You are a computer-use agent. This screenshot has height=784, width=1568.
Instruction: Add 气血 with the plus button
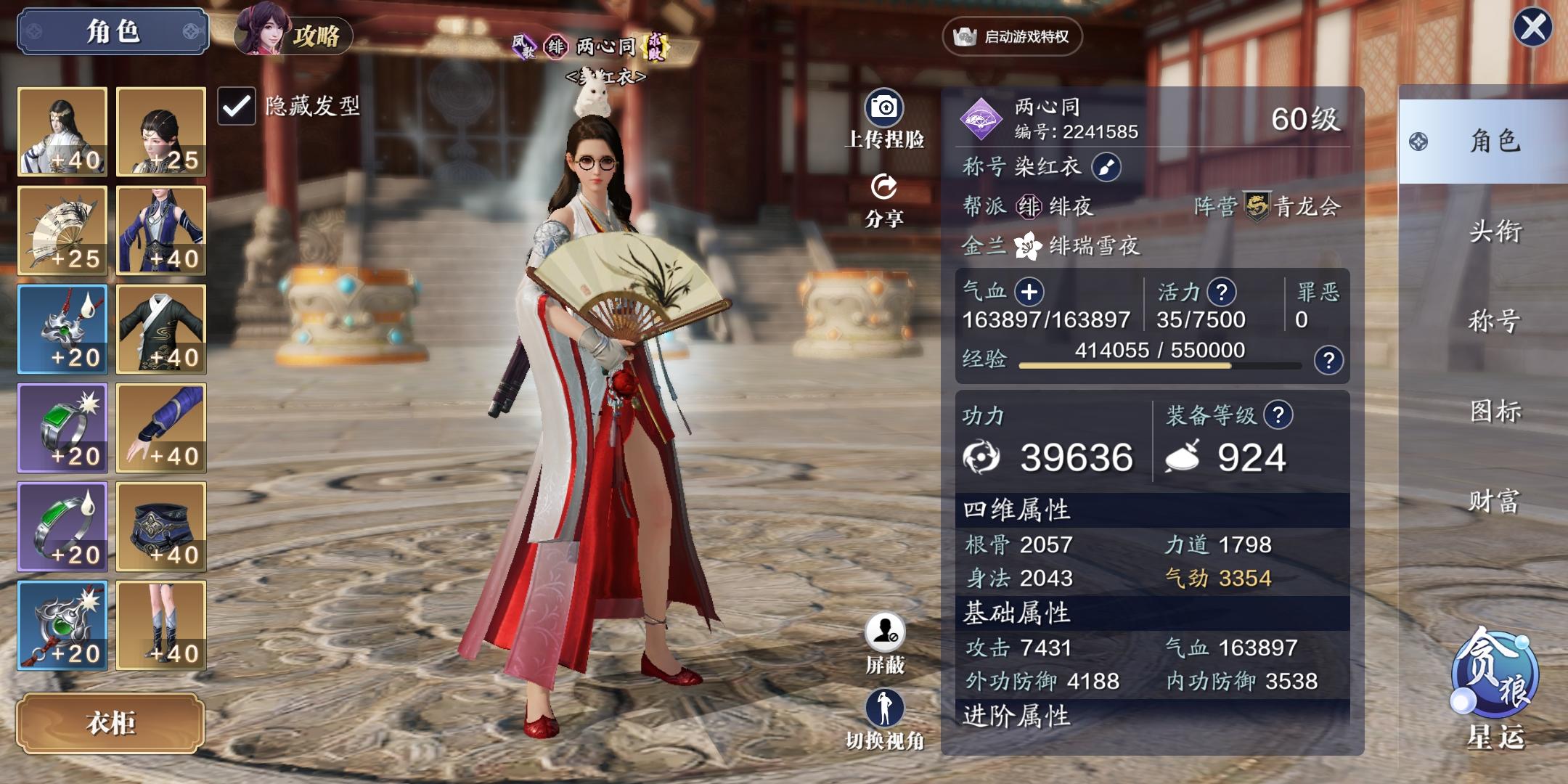[x=1029, y=293]
